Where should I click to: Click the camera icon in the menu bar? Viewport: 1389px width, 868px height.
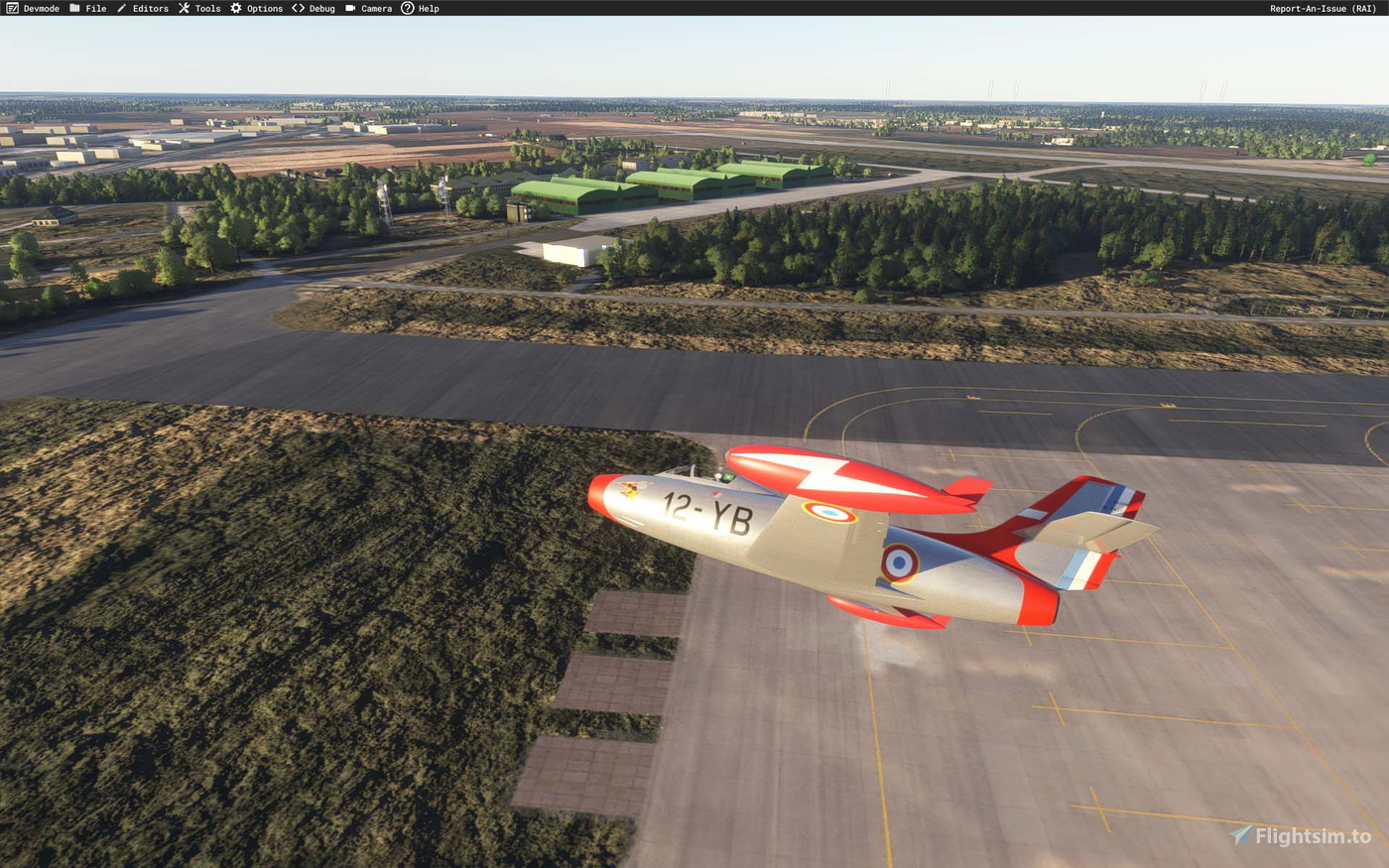pos(349,8)
